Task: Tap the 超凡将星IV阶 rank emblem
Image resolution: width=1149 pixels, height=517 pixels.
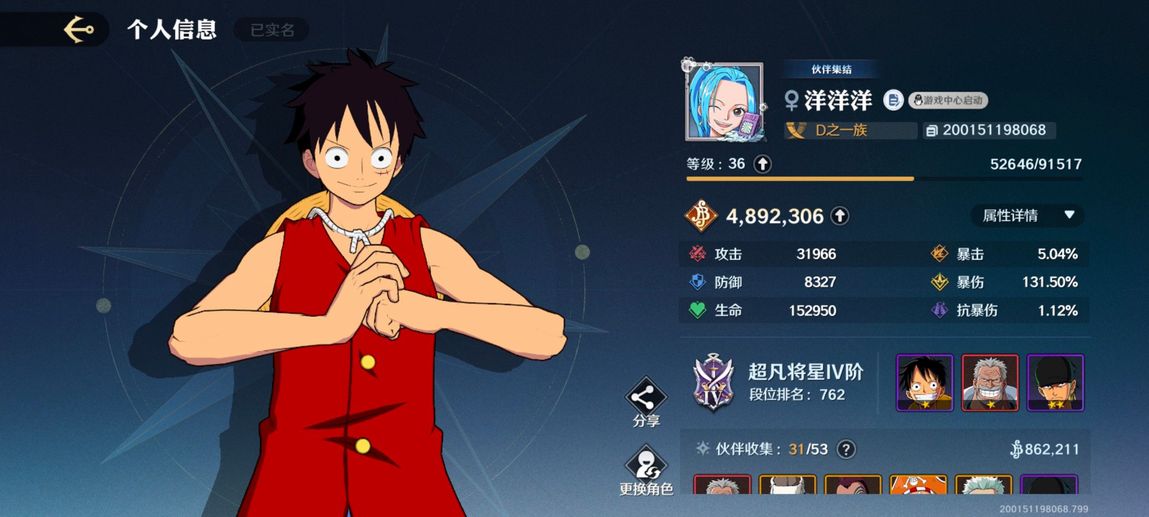Action: pos(714,383)
